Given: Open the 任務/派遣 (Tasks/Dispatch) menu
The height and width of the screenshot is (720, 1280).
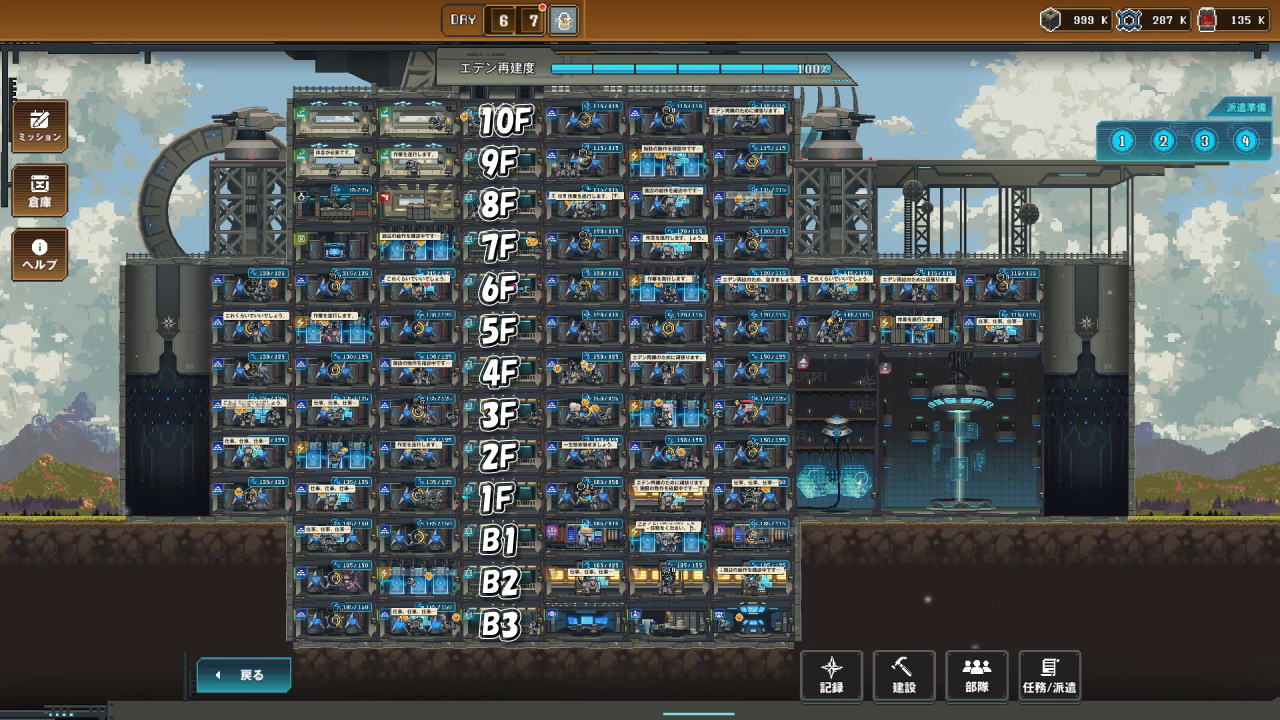Looking at the screenshot, I should tap(1050, 675).
